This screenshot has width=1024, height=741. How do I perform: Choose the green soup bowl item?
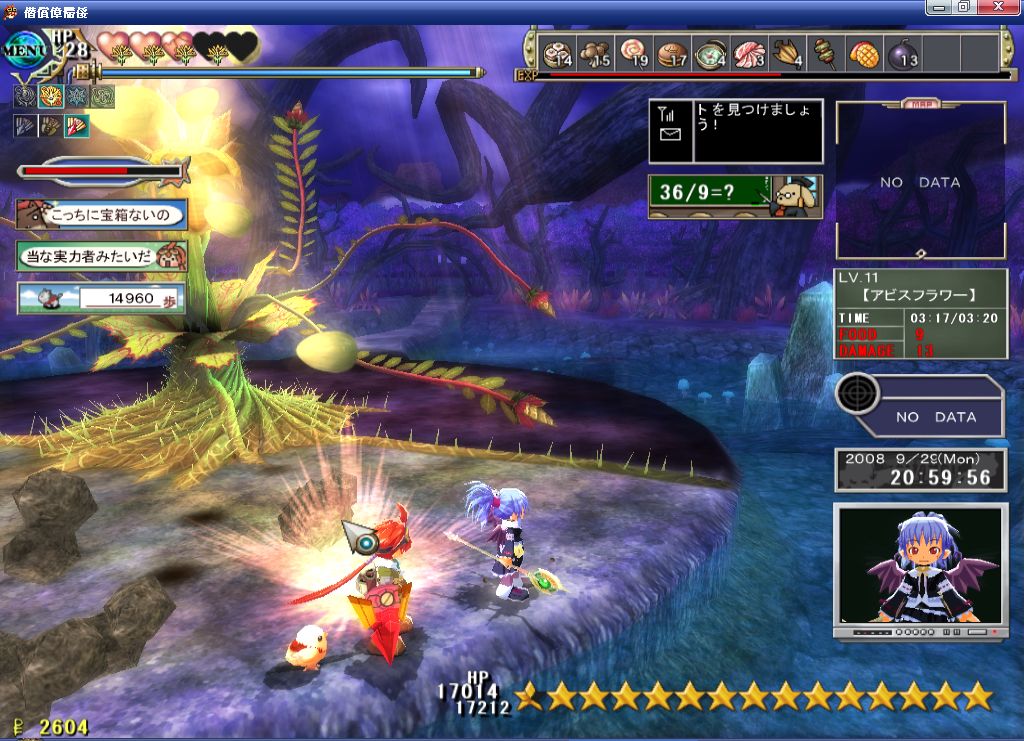(x=711, y=53)
